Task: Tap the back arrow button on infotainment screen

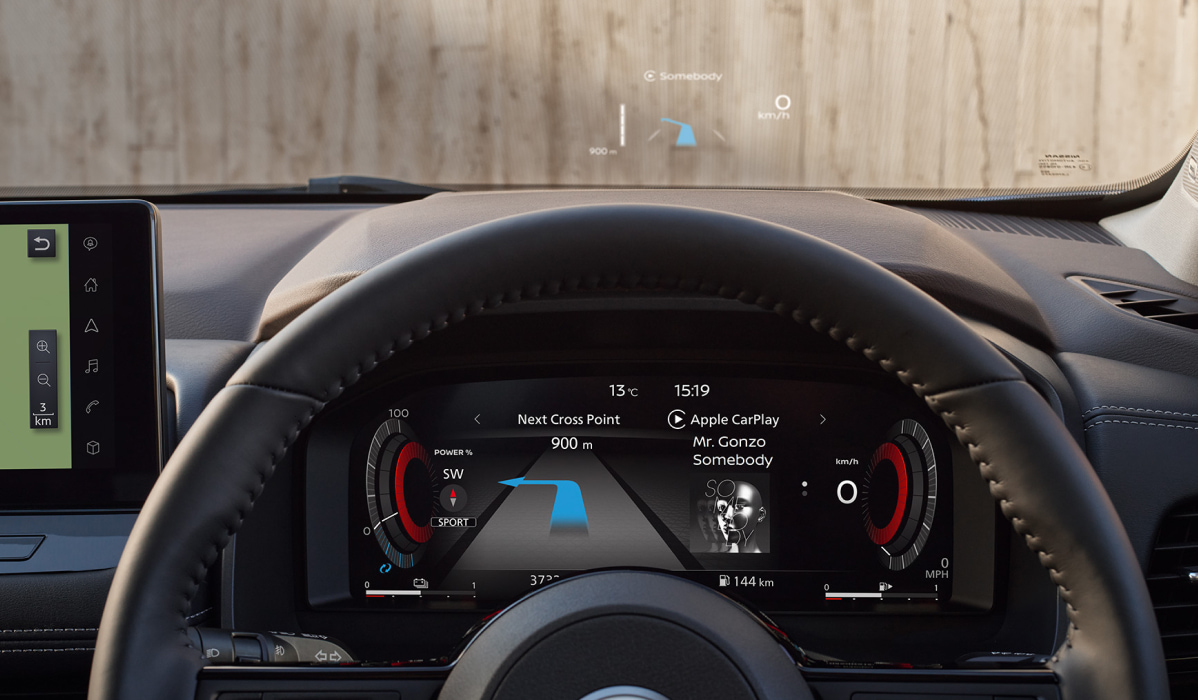Action: click(x=41, y=243)
